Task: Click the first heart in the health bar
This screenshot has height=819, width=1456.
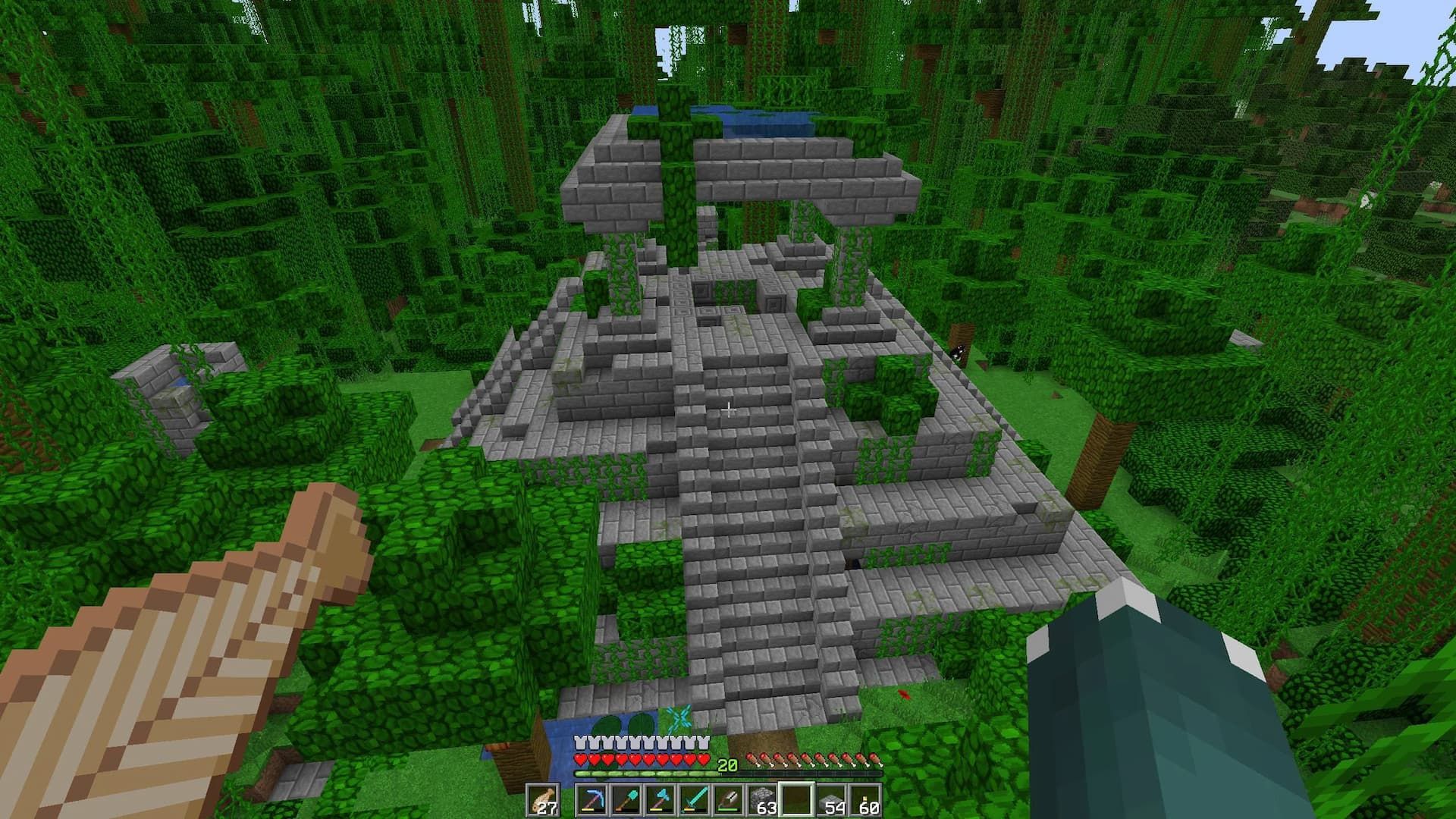Action: (x=581, y=758)
